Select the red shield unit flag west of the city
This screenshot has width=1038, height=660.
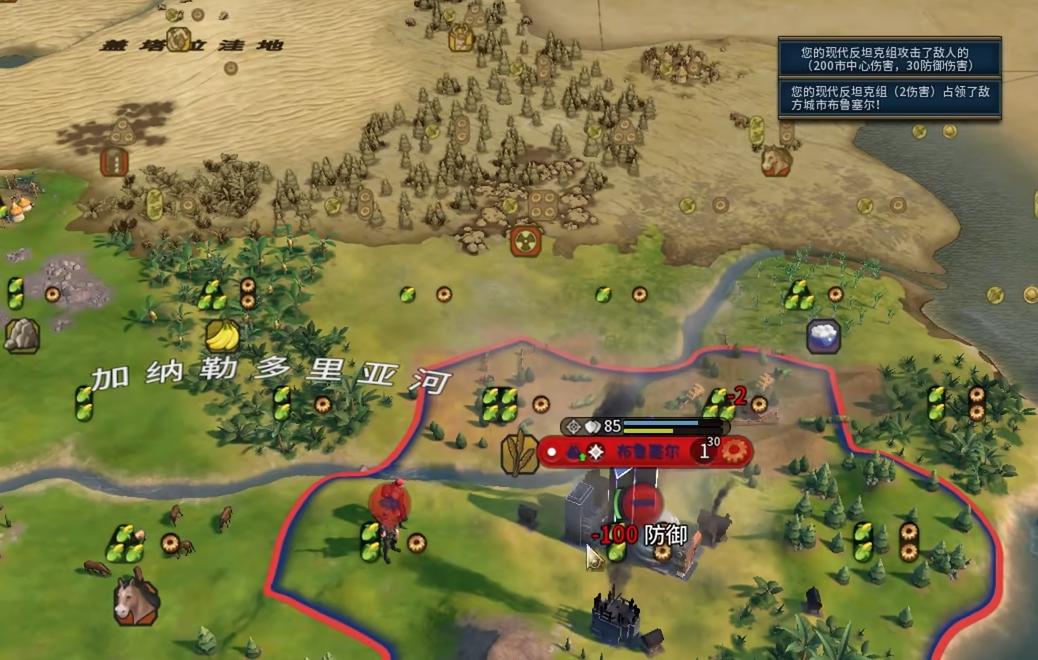coord(389,503)
